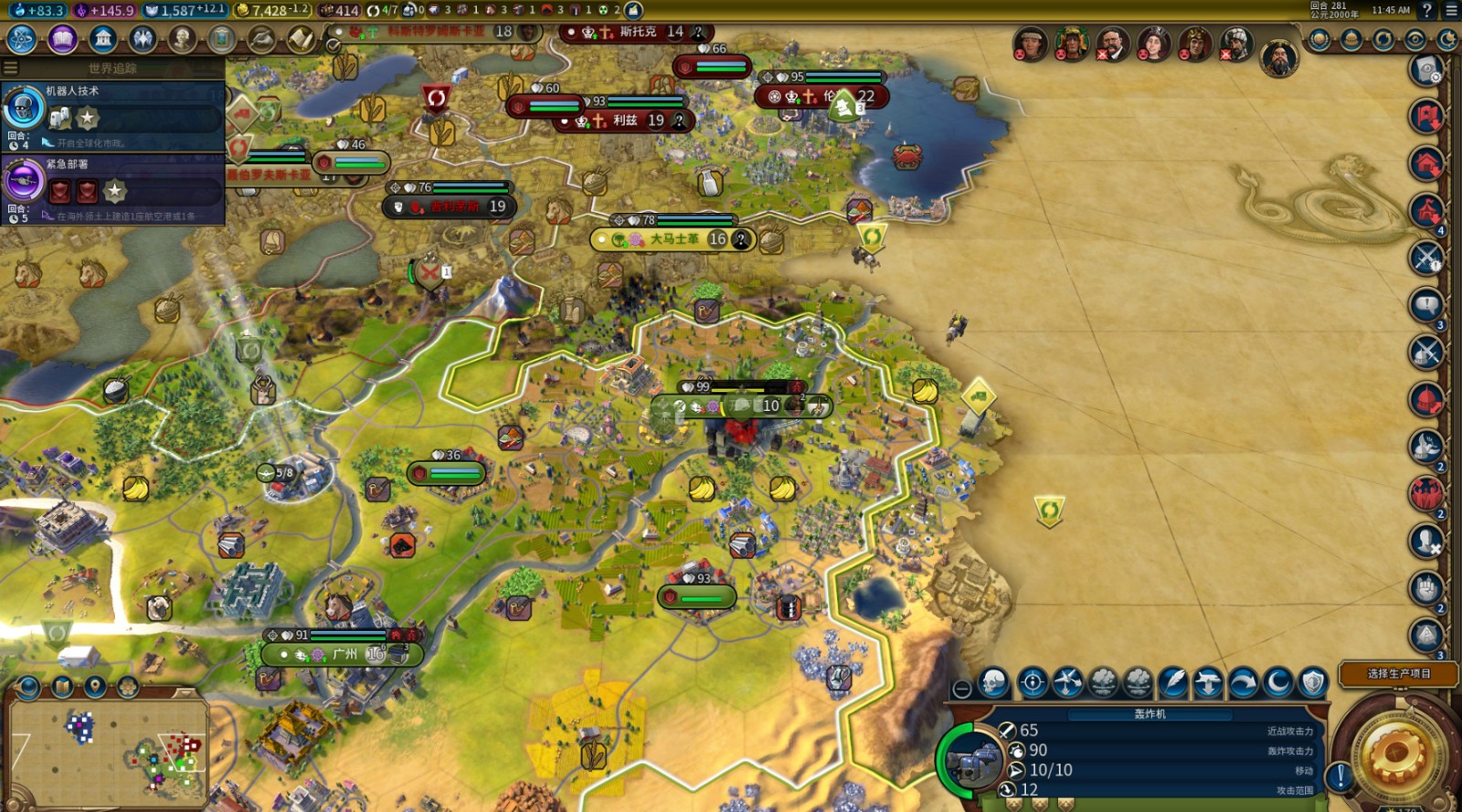Delete unit with the skull icon
This screenshot has width=1462, height=812.
pos(993,682)
